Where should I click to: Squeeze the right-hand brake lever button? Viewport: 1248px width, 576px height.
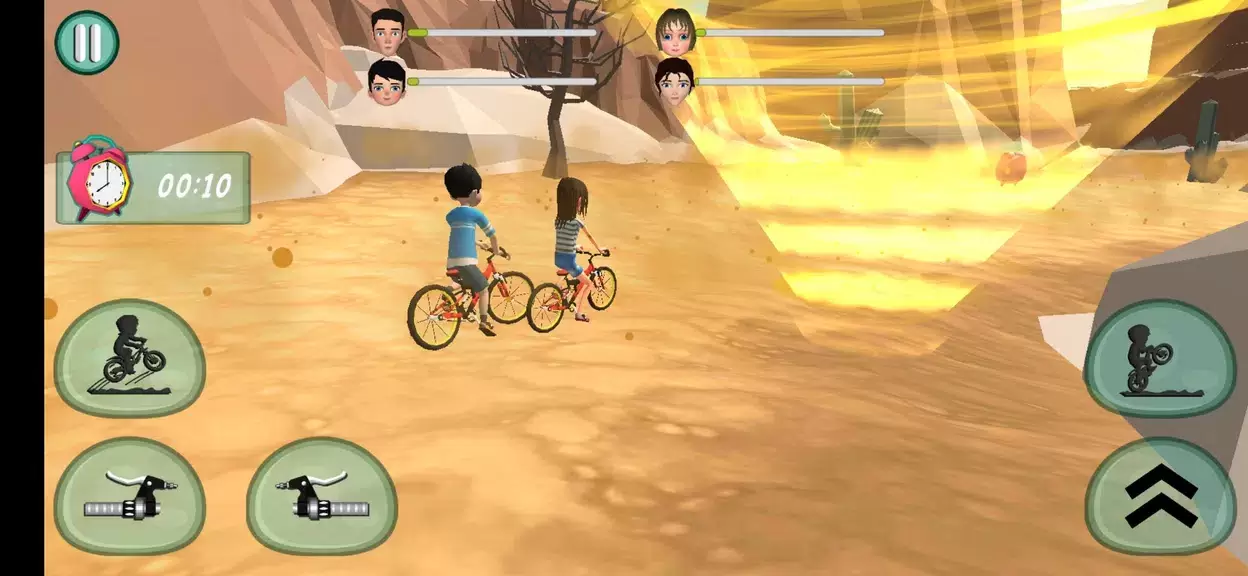pyautogui.click(x=322, y=496)
